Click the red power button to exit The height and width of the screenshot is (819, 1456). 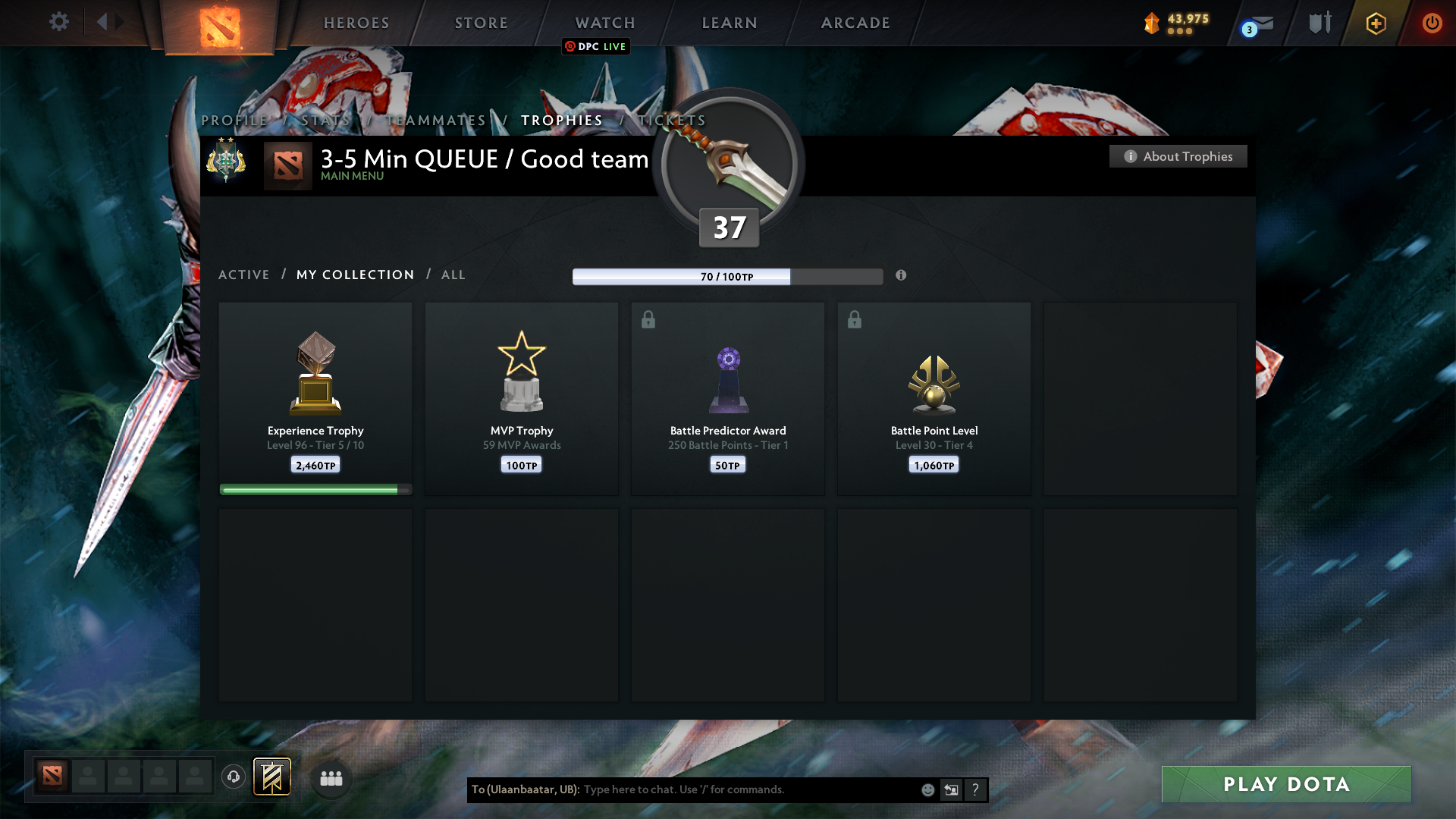[1432, 23]
